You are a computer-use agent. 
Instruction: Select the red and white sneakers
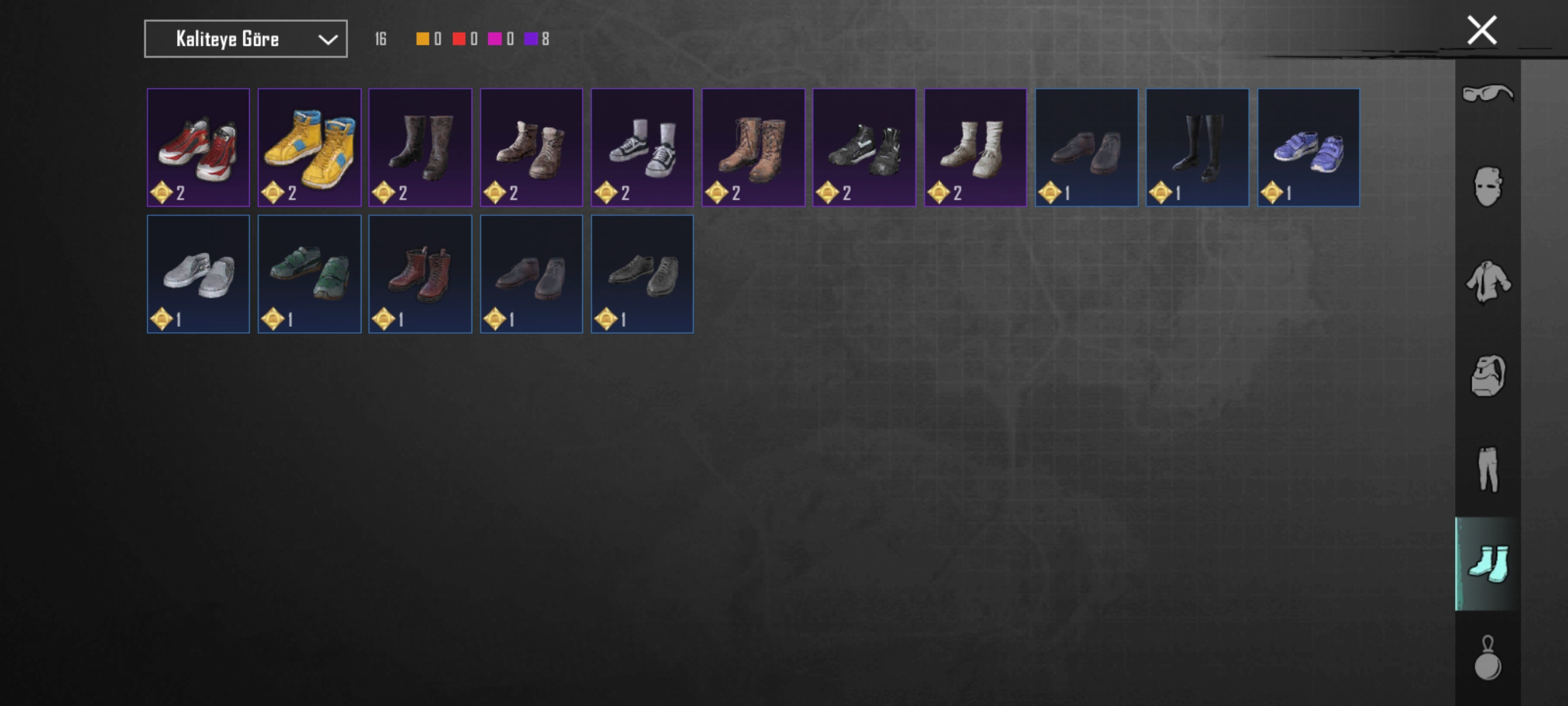(x=198, y=148)
